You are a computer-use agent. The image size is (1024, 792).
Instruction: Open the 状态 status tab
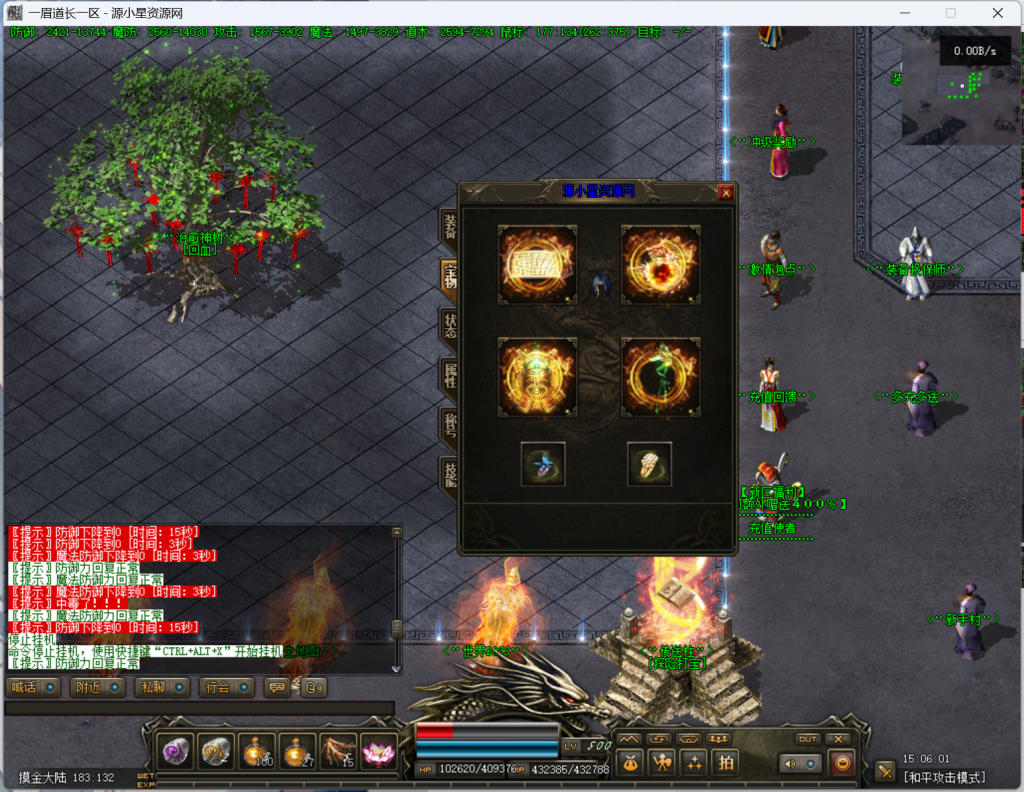tap(450, 325)
